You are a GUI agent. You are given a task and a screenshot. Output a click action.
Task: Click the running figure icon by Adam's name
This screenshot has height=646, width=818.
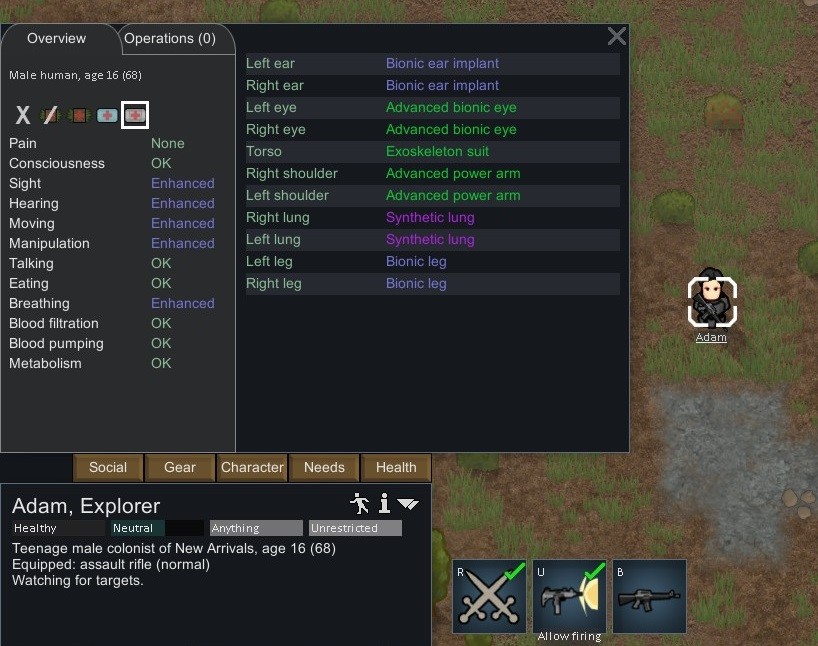[360, 503]
